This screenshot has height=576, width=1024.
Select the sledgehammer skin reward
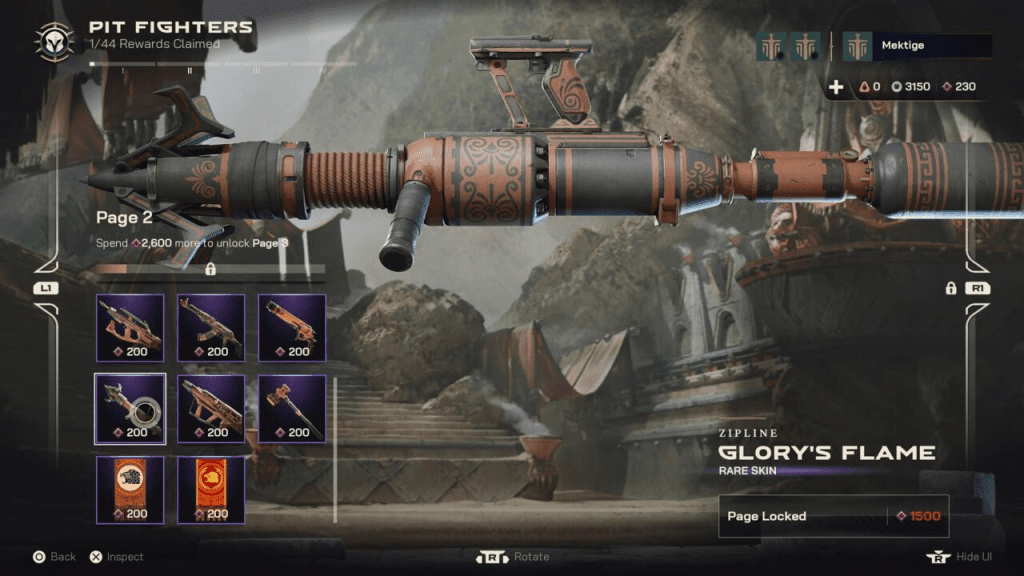[x=292, y=408]
